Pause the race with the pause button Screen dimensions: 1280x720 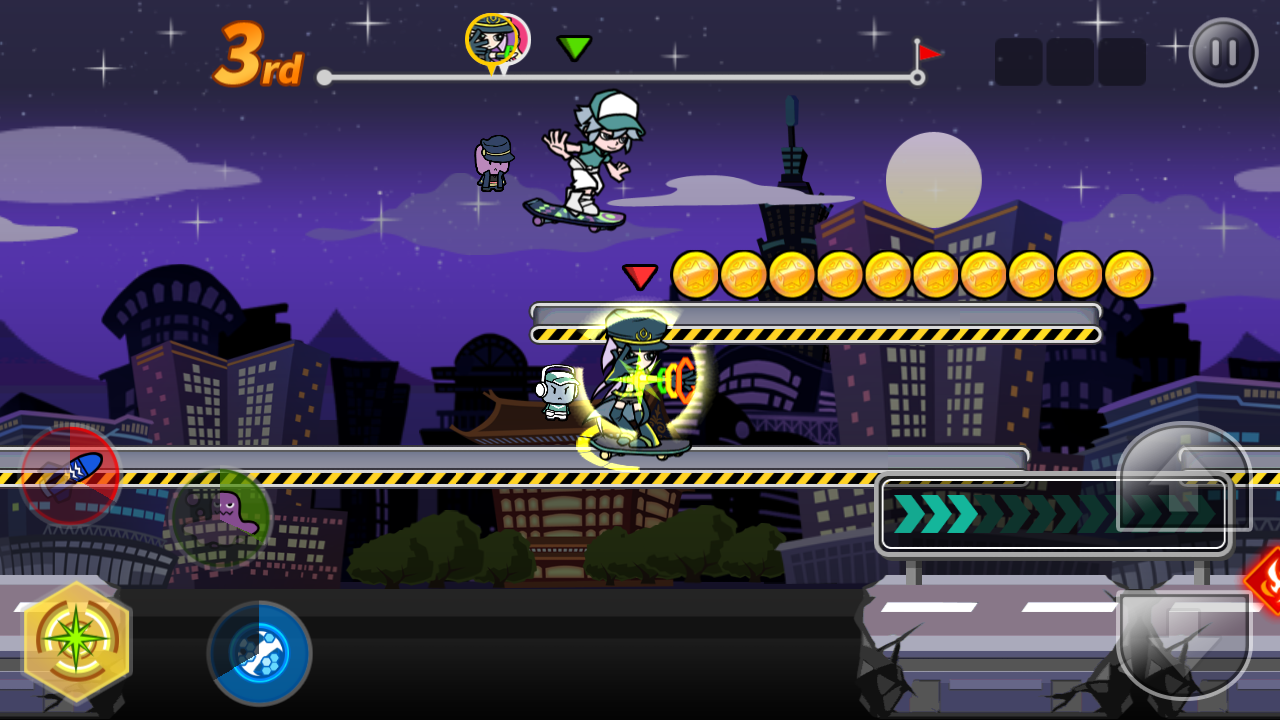[1223, 53]
